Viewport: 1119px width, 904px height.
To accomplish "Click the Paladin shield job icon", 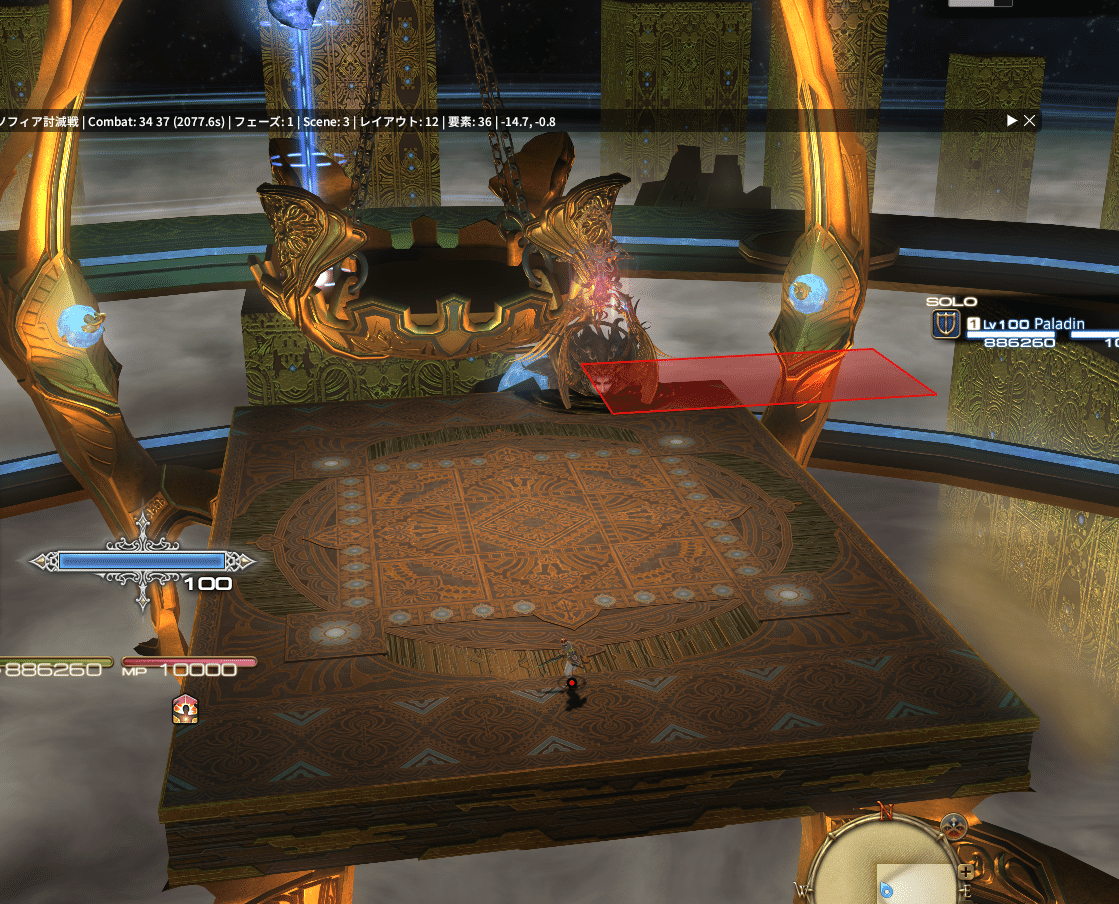I will (944, 324).
